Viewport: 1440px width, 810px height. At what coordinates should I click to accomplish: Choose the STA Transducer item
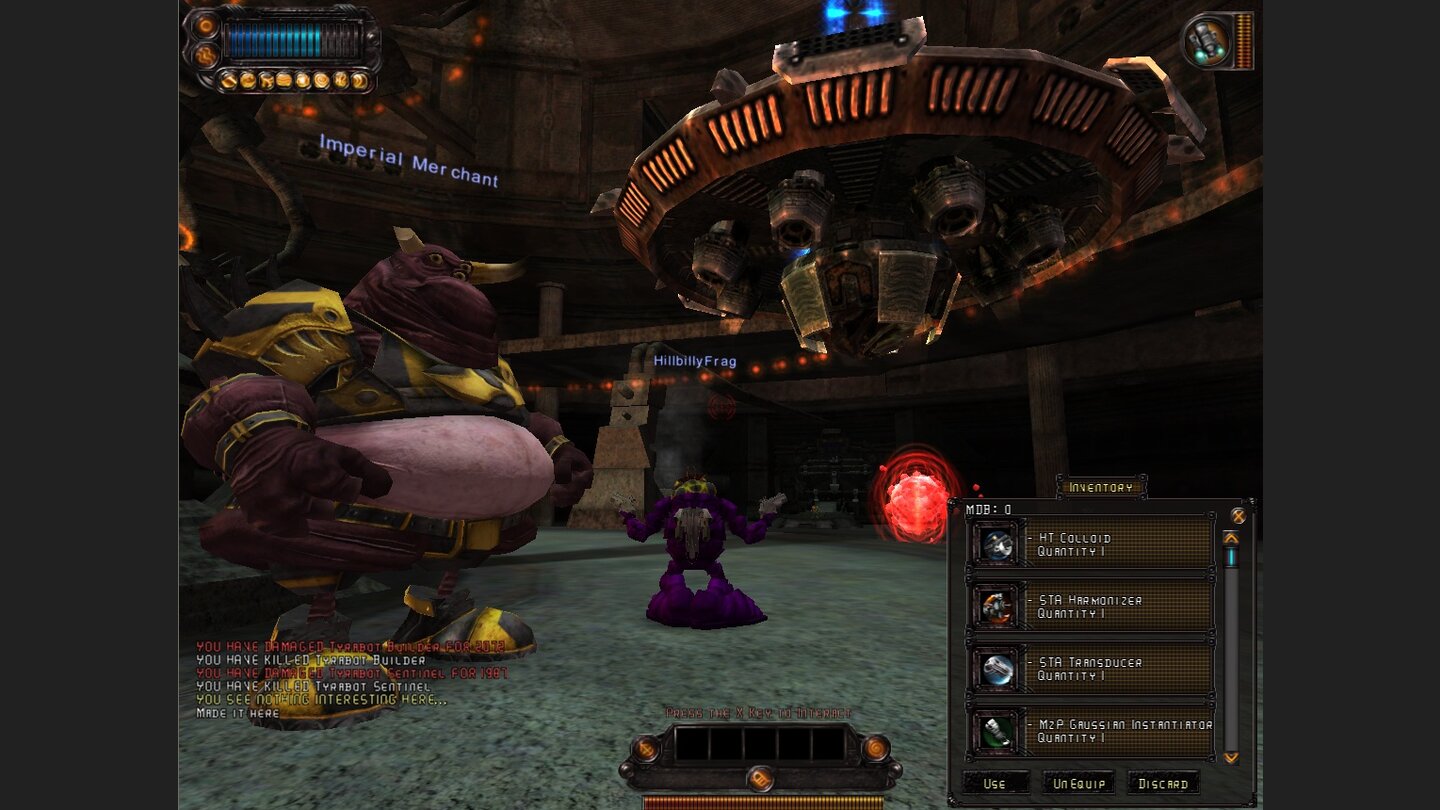pyautogui.click(x=1092, y=669)
